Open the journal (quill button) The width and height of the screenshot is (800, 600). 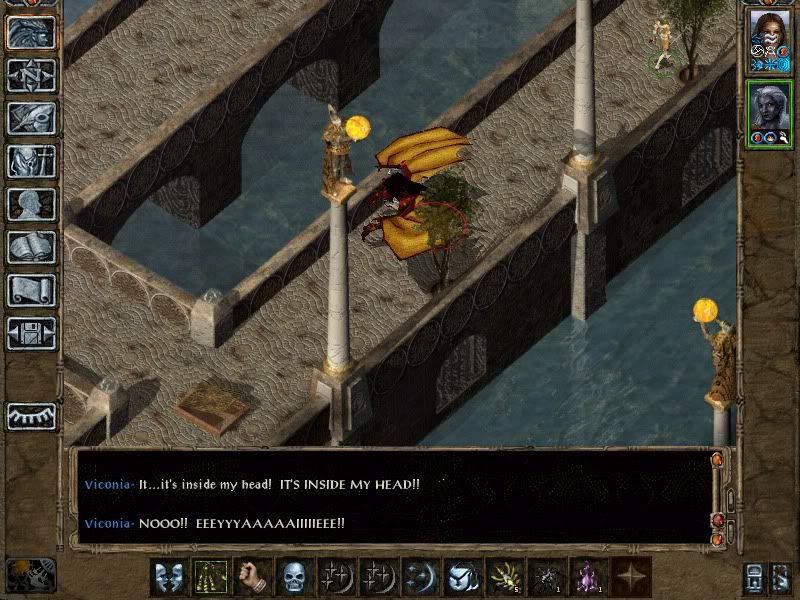pos(31,118)
